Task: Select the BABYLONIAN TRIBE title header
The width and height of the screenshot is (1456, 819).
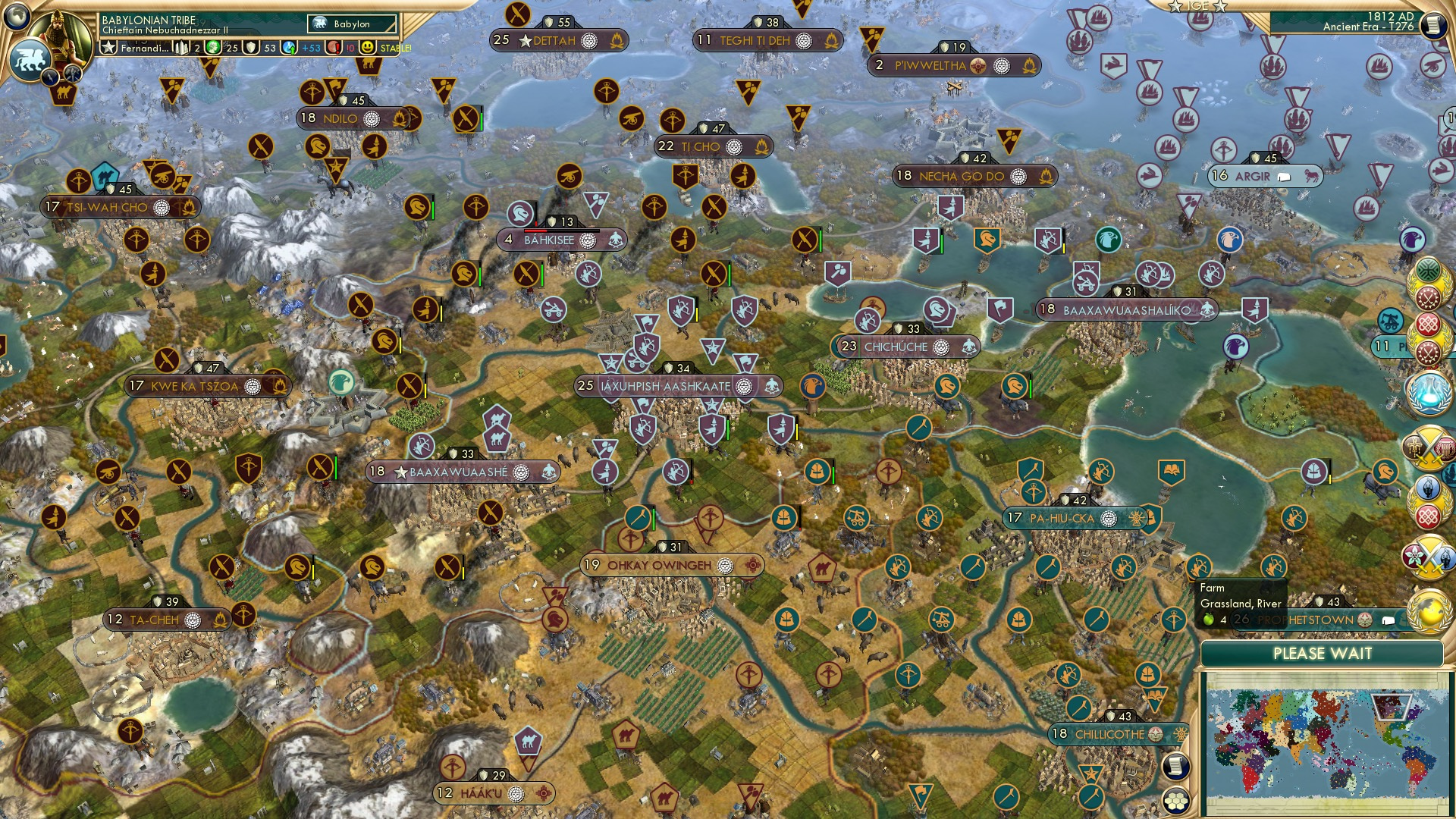Action: 149,20
